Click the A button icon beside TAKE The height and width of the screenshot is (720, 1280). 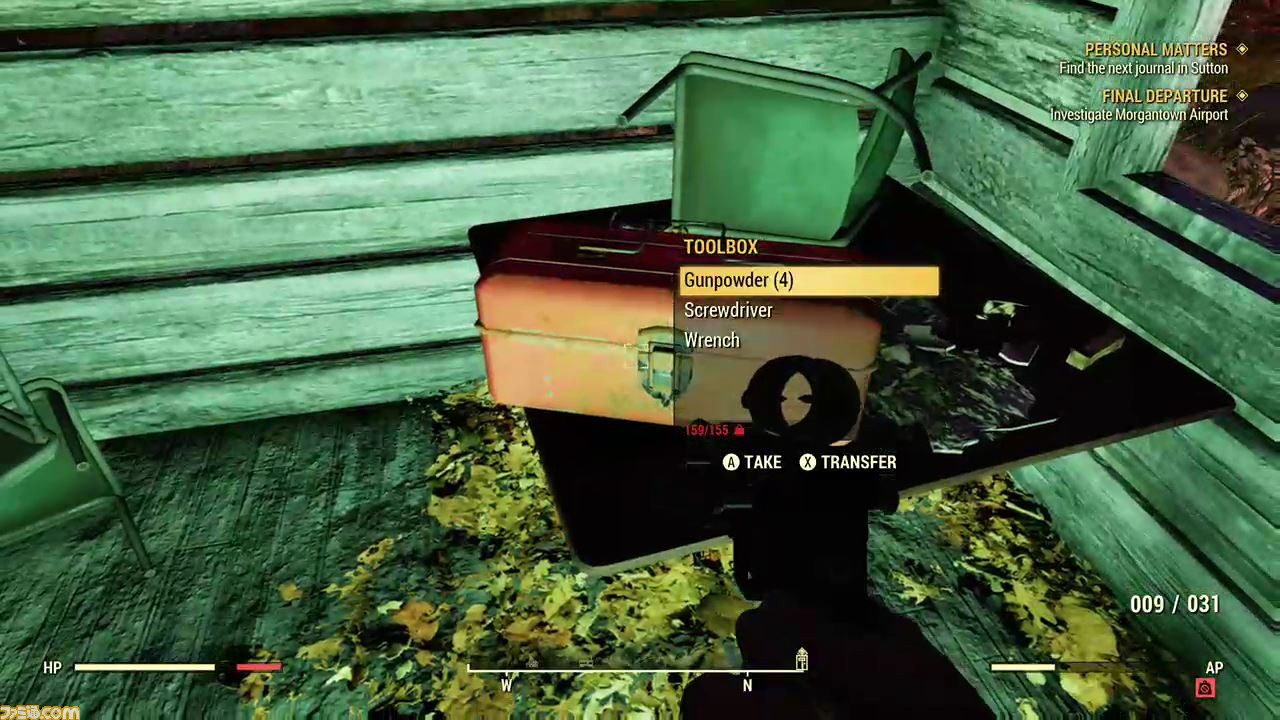click(731, 462)
